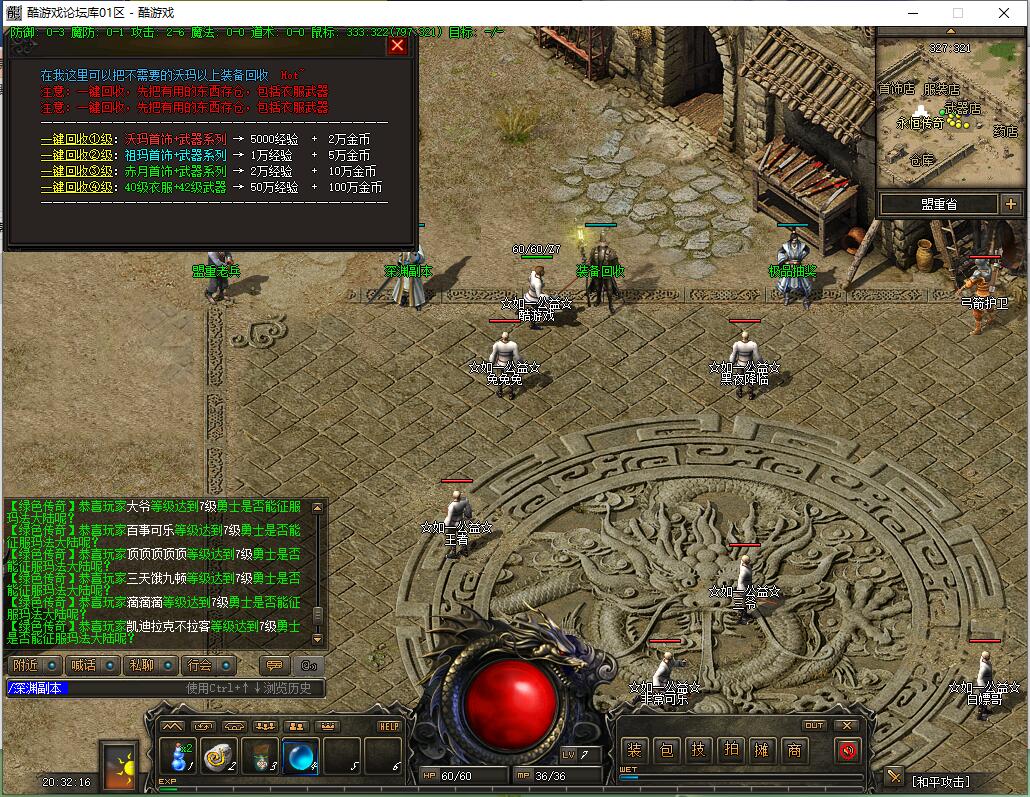Screen dimensions: 1030x797
Task: Open the HELP panel
Action: pos(389,726)
